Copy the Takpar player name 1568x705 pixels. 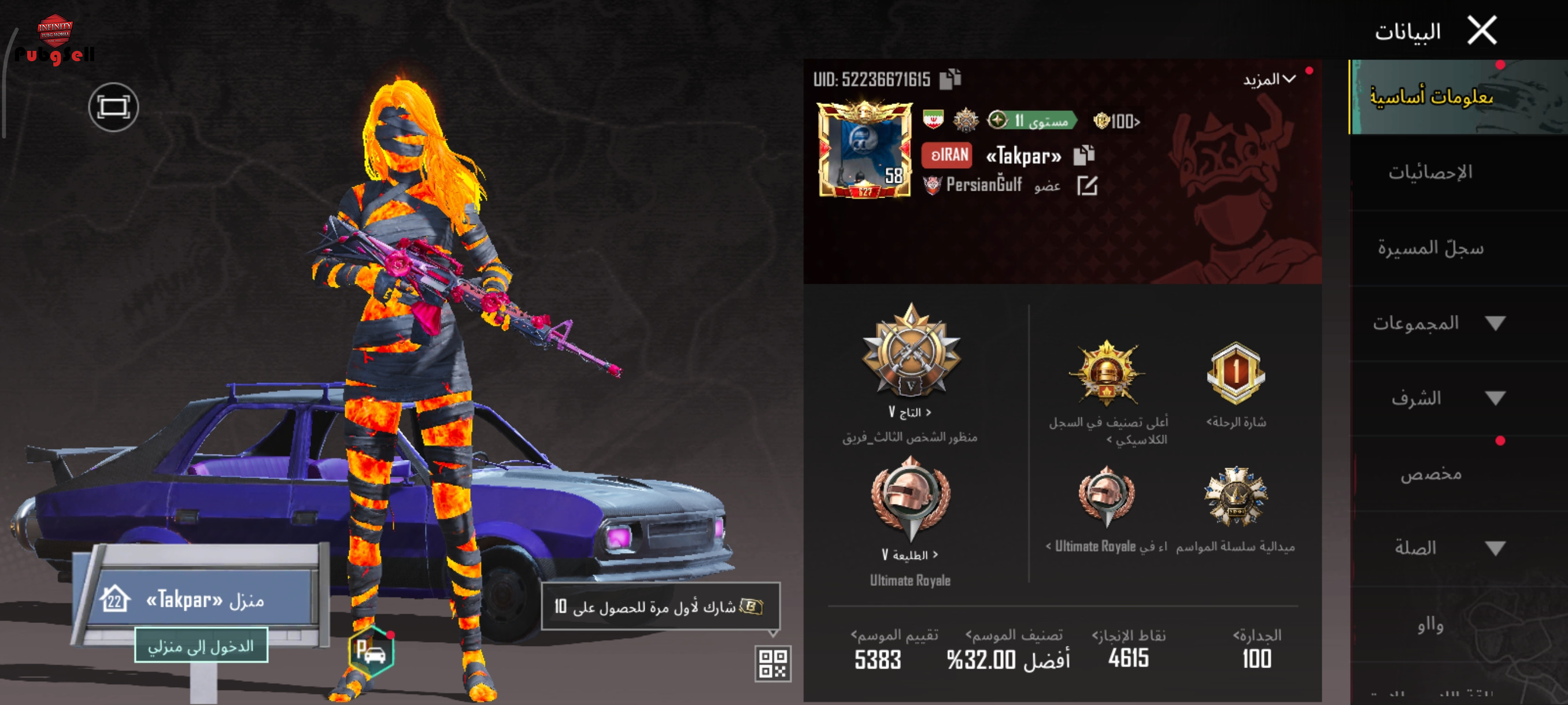pyautogui.click(x=1083, y=155)
